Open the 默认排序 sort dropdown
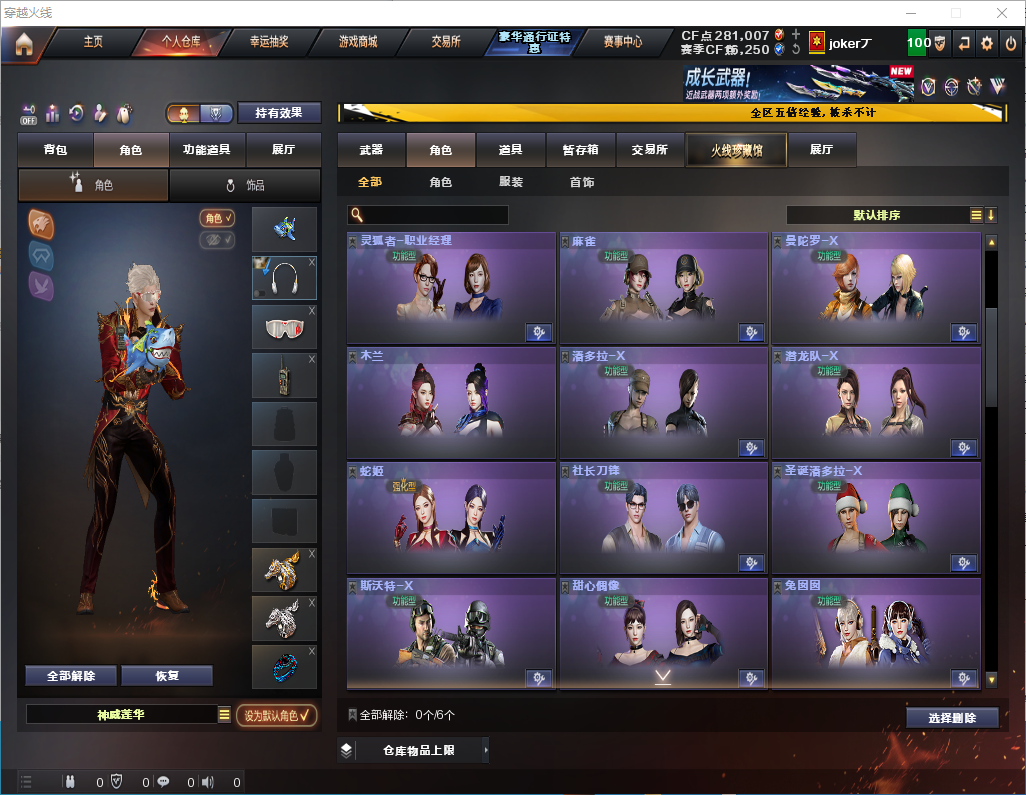The image size is (1026, 795). pos(881,215)
